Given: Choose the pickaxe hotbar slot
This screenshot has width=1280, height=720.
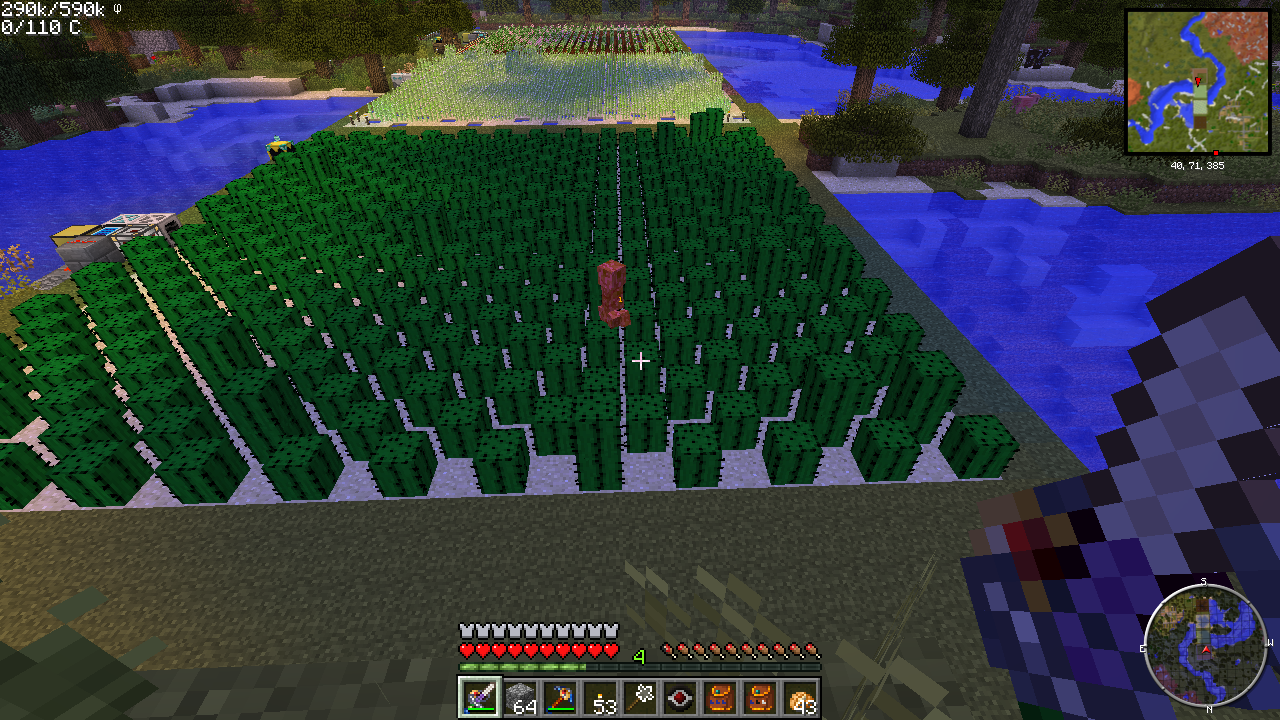Looking at the screenshot, I should click(x=559, y=697).
